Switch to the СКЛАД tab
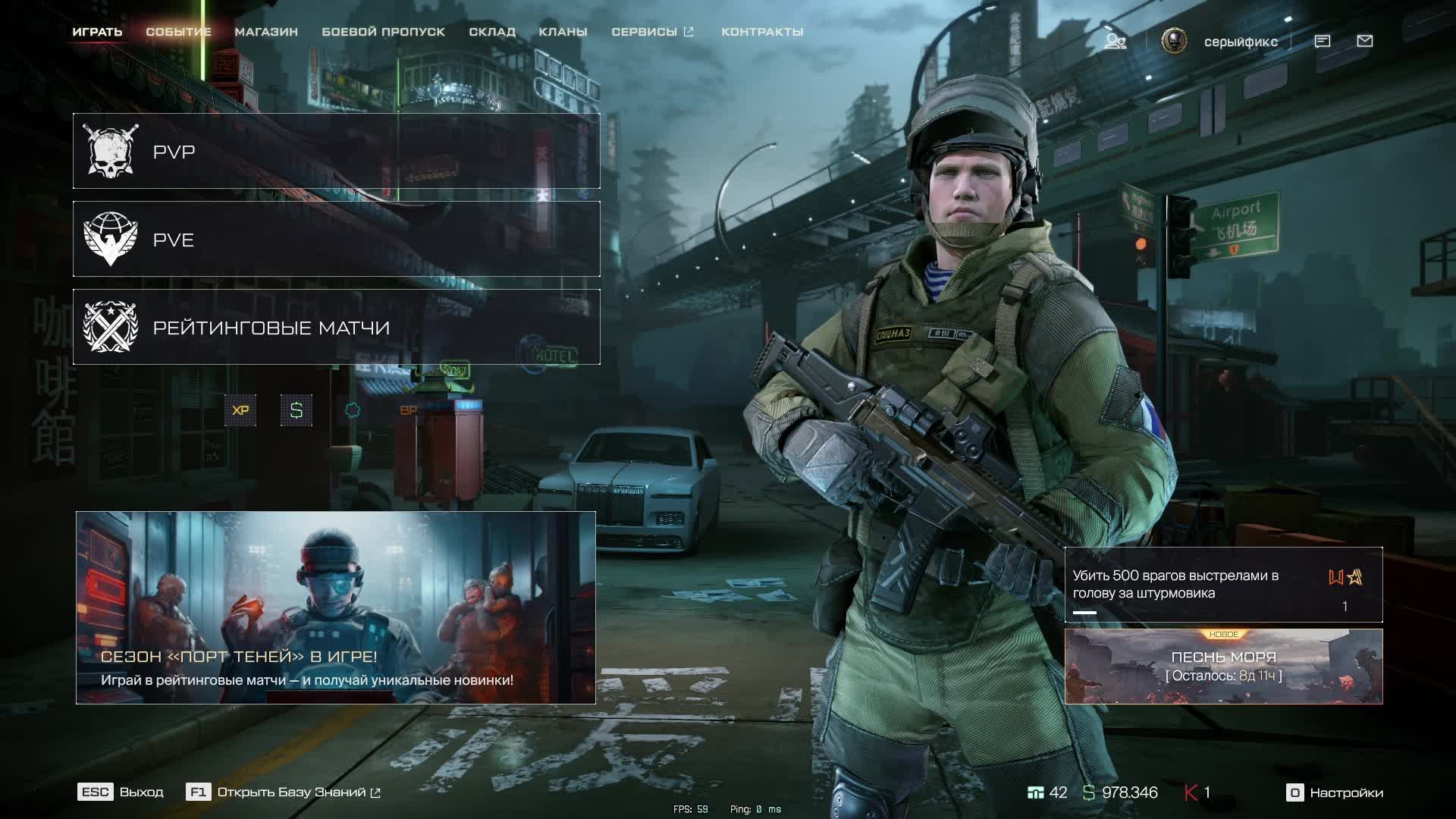This screenshot has width=1456, height=819. pyautogui.click(x=492, y=32)
